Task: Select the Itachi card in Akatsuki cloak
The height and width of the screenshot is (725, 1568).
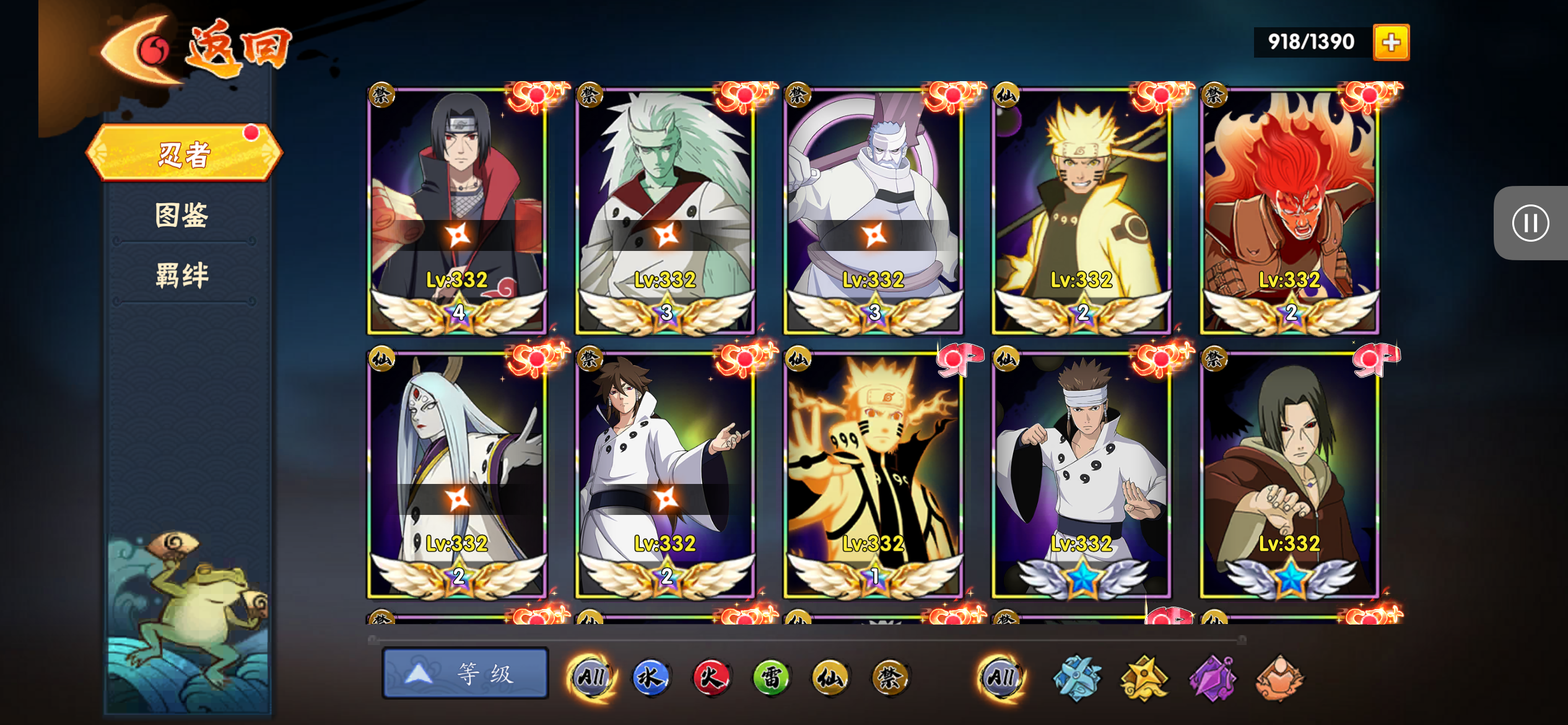Action: pos(457,211)
